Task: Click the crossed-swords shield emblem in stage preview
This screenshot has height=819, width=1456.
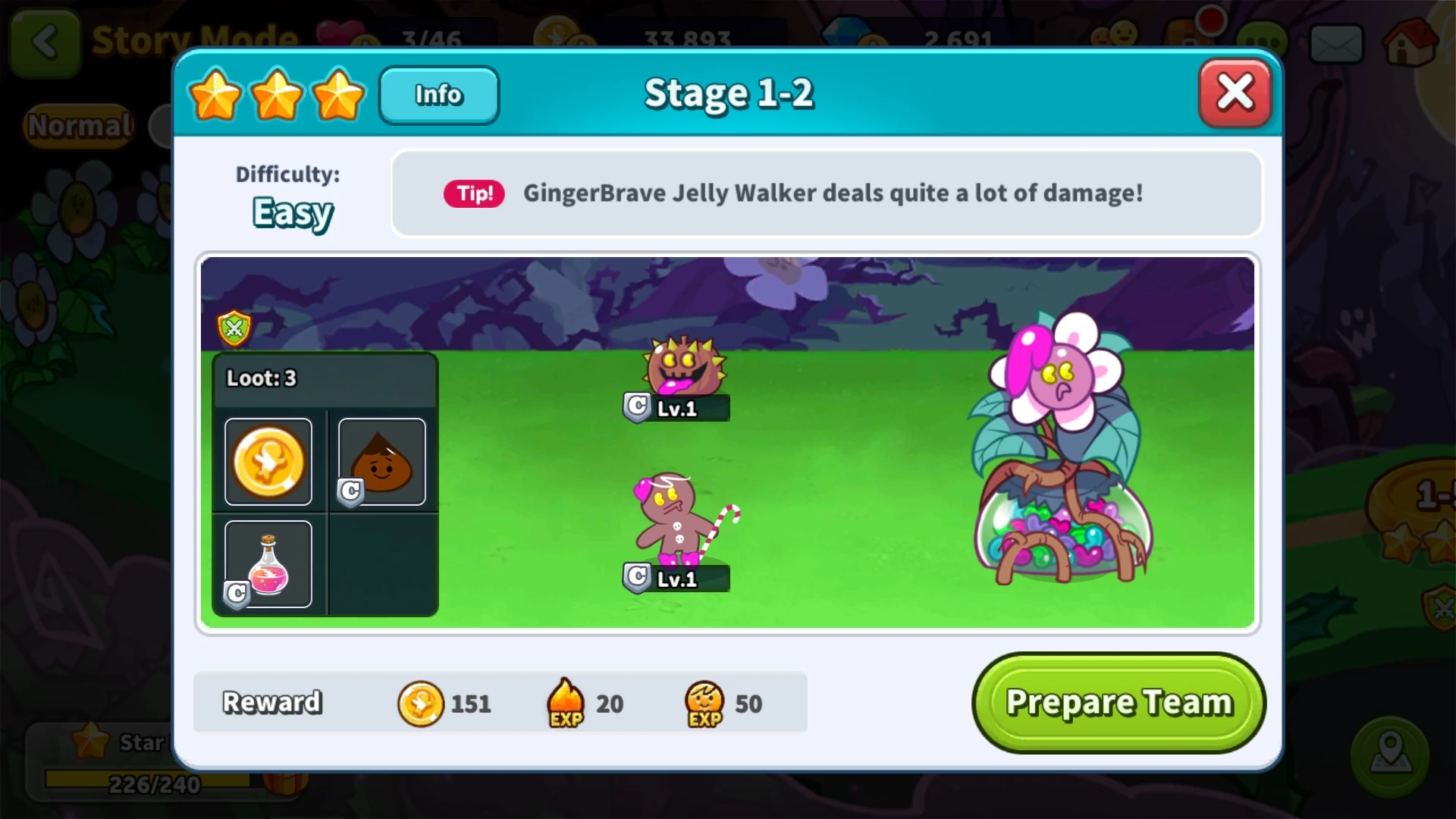Action: [x=234, y=329]
